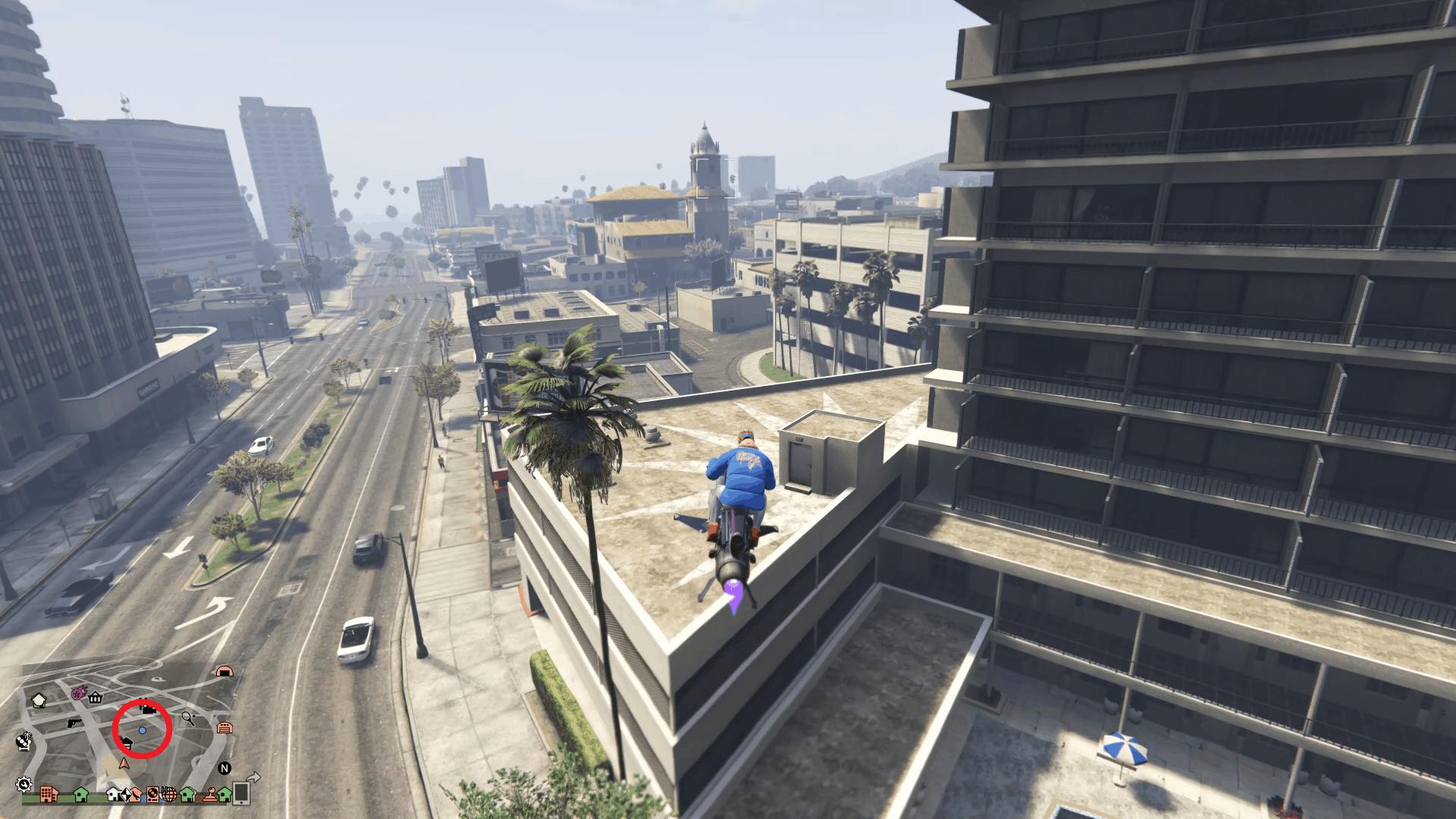This screenshot has width=1456, height=819.
Task: Select the orange garage door blip
Action: 224,728
